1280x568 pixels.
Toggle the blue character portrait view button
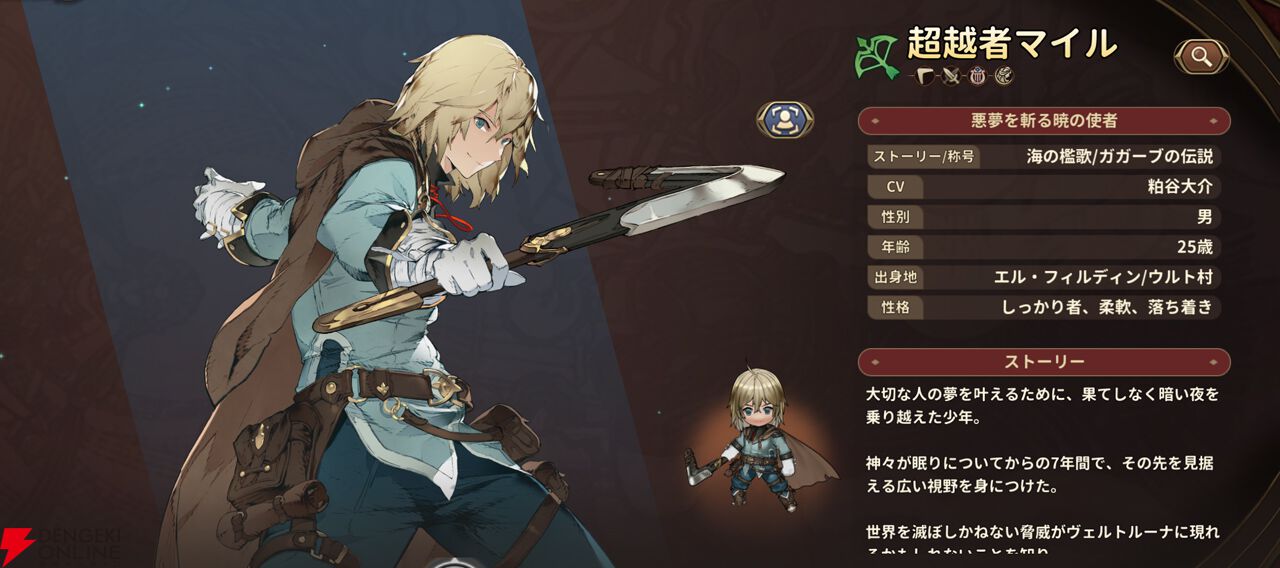(785, 120)
